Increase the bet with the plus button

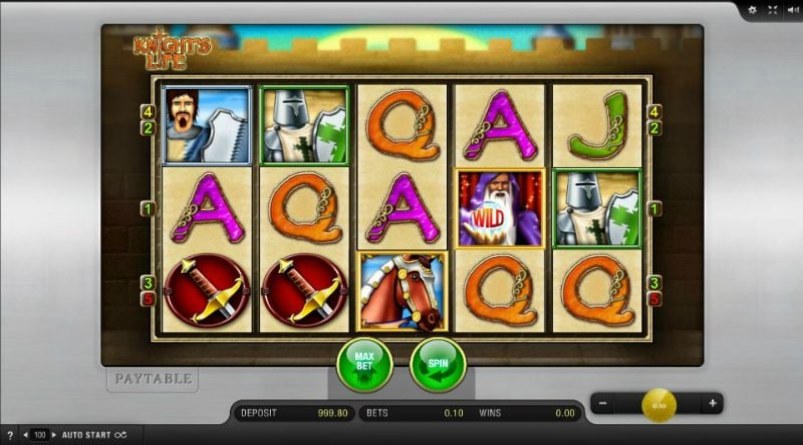coord(712,404)
